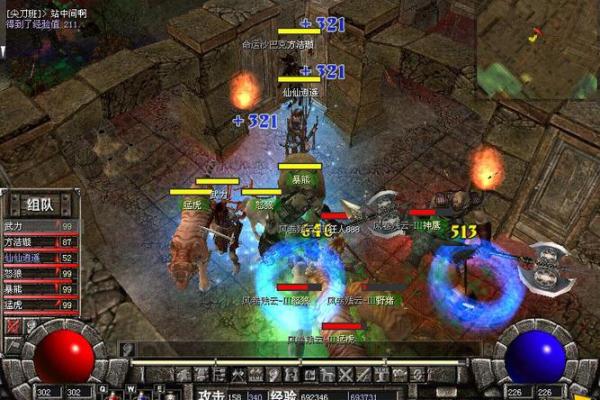Screen dimensions: 600x400
Task: Click the crossed-swords icon in the bottom toolbar
Action: click(346, 374)
